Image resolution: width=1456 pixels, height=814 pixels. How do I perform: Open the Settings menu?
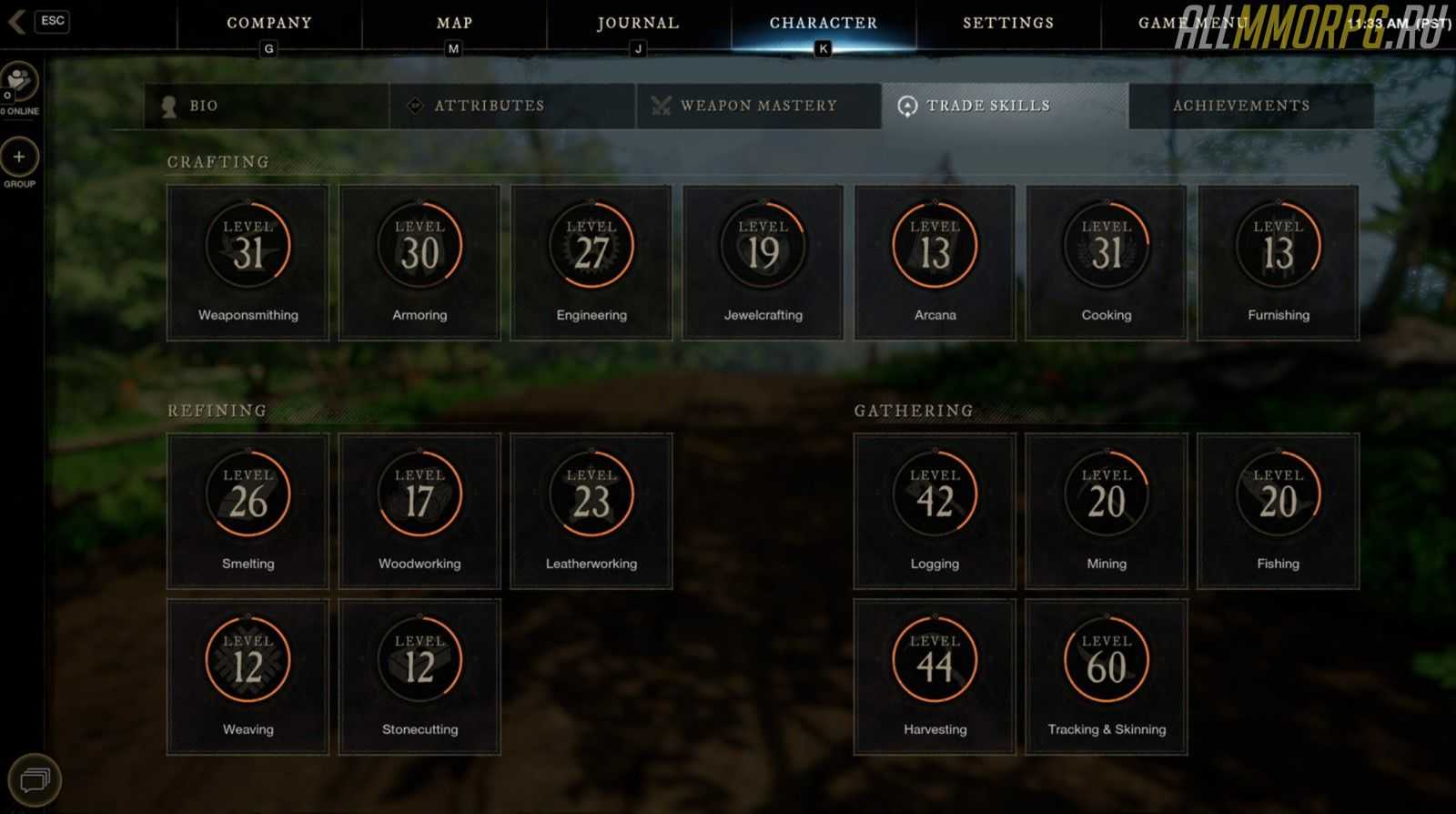pos(1008,24)
